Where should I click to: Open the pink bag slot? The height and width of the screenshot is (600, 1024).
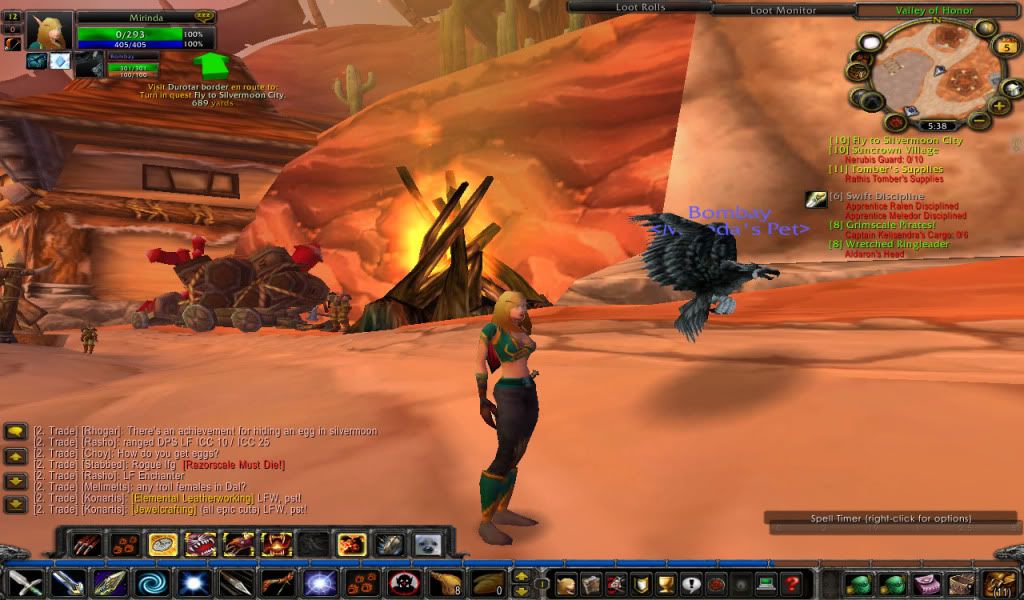[927, 584]
